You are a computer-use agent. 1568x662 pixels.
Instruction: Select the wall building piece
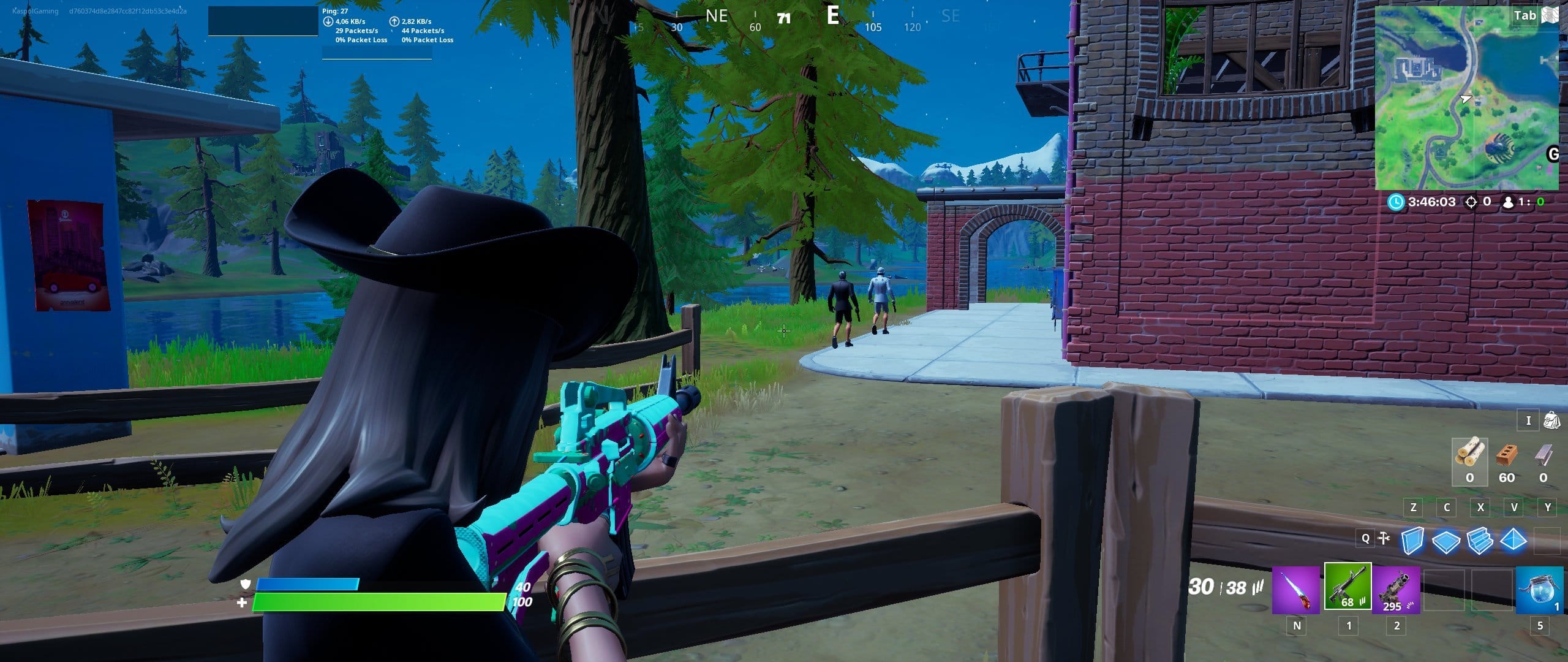(x=1412, y=541)
